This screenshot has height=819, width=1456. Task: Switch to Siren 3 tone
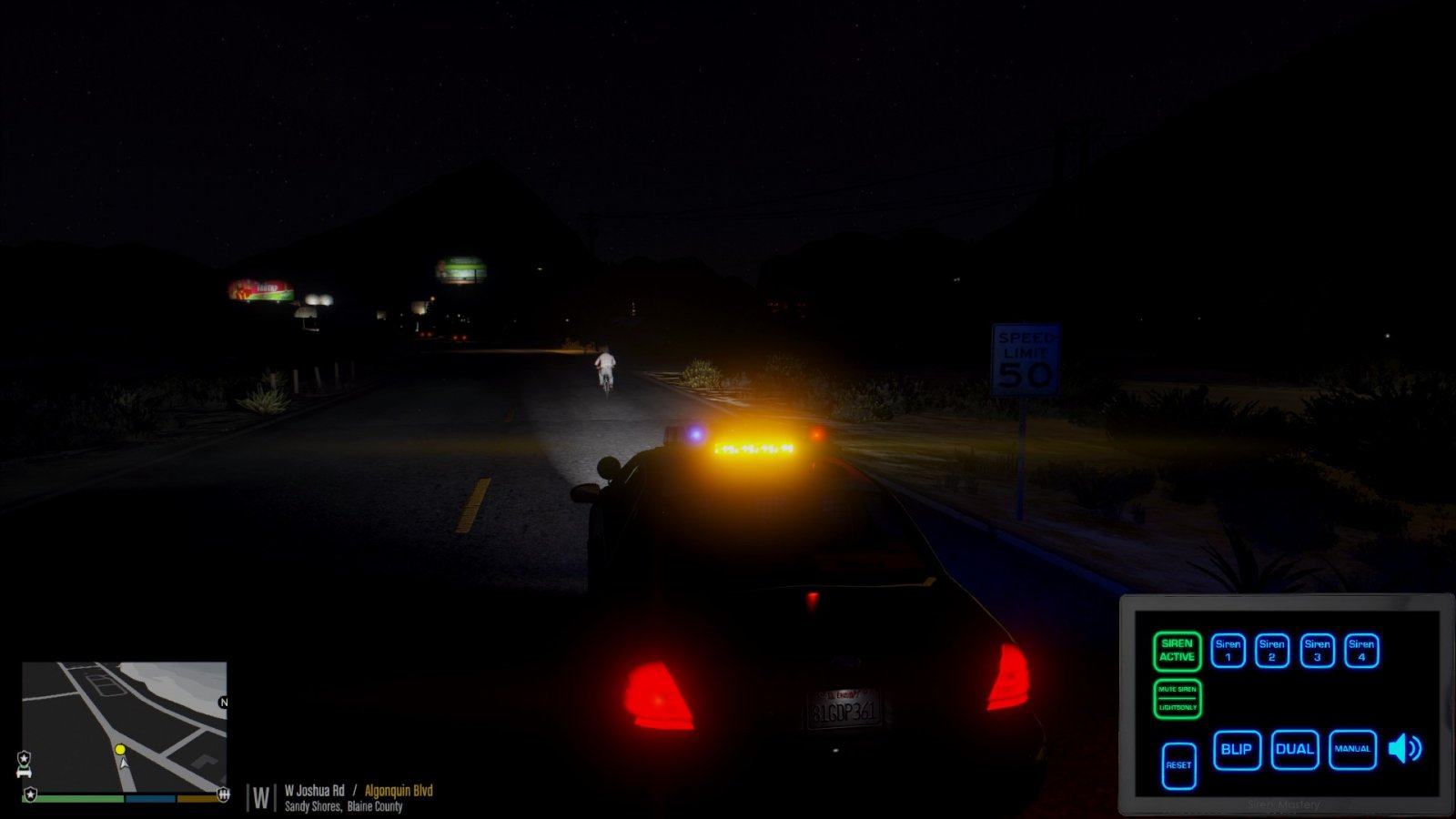pyautogui.click(x=1318, y=651)
